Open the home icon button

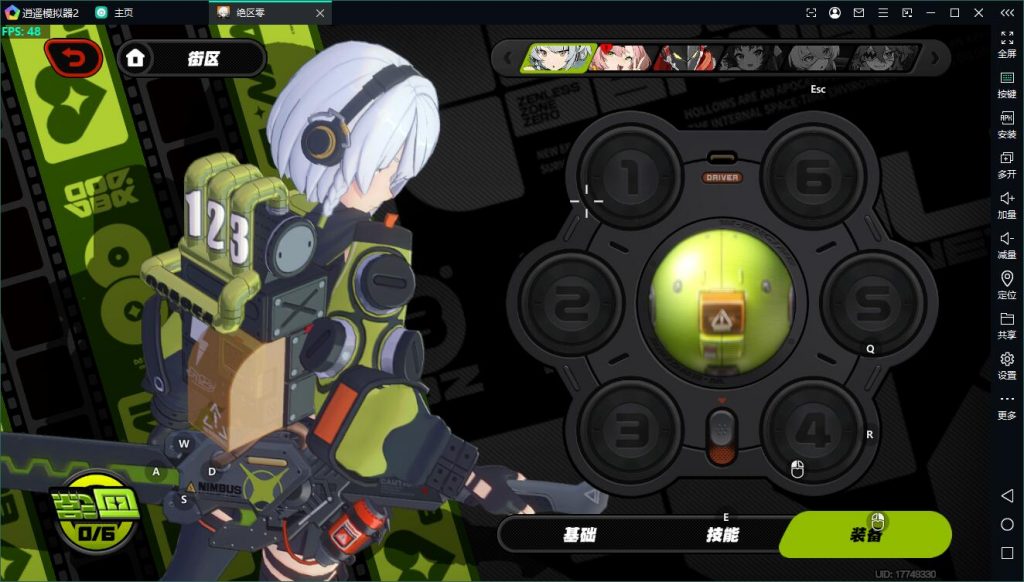pos(136,58)
